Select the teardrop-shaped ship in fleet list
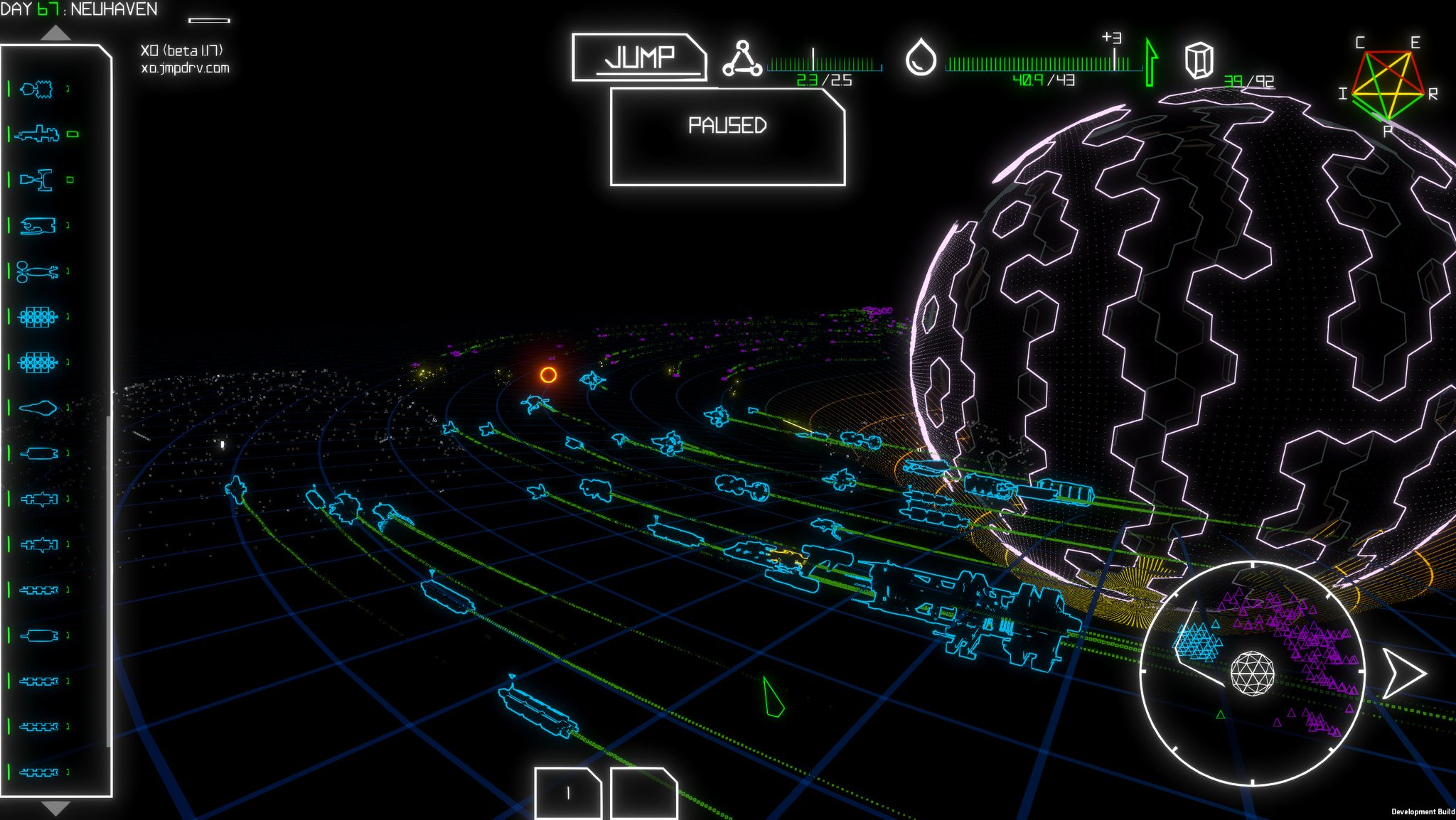1456x820 pixels. (38, 408)
